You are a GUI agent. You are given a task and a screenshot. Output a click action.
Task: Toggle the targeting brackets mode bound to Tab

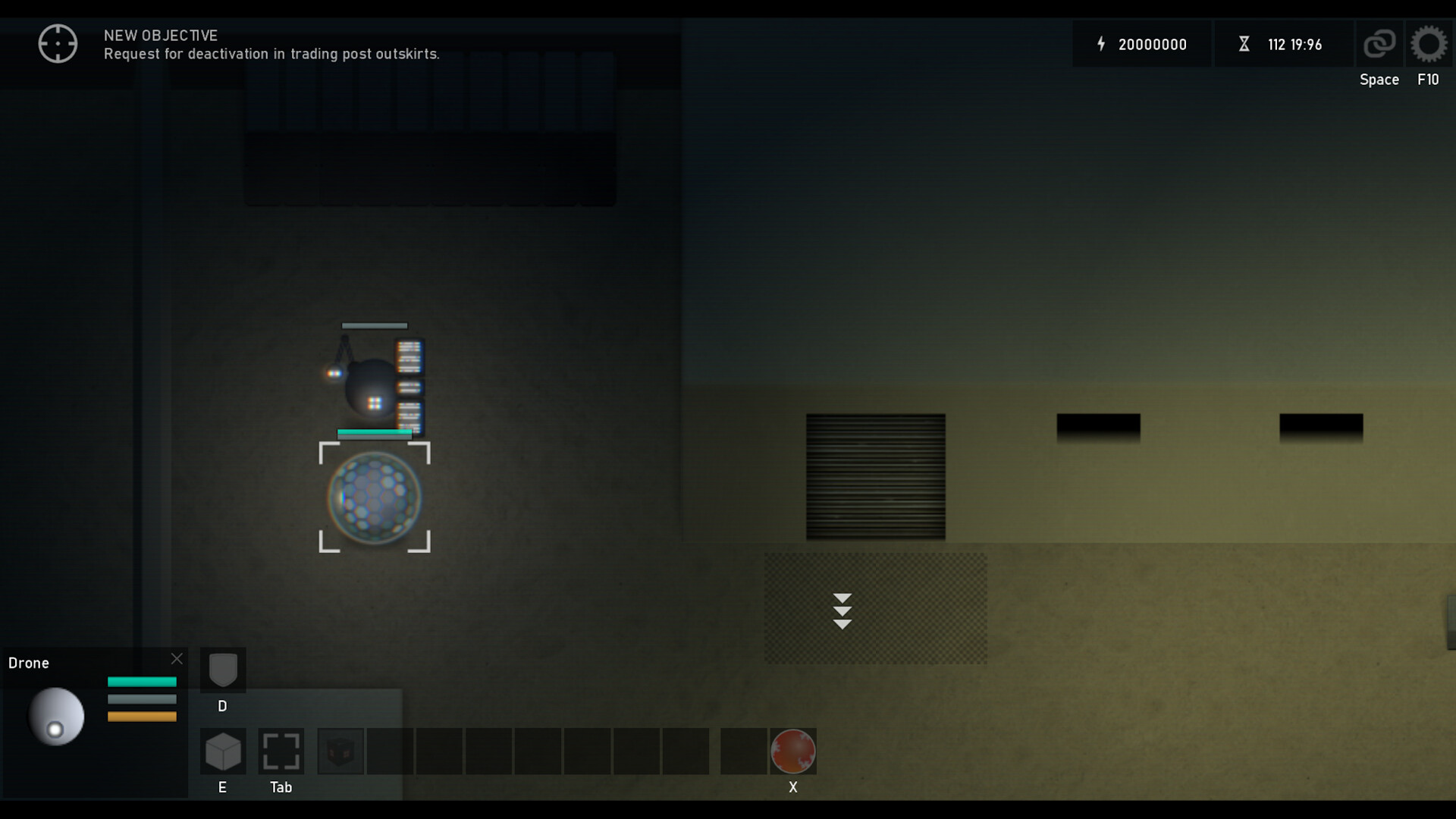tap(281, 752)
